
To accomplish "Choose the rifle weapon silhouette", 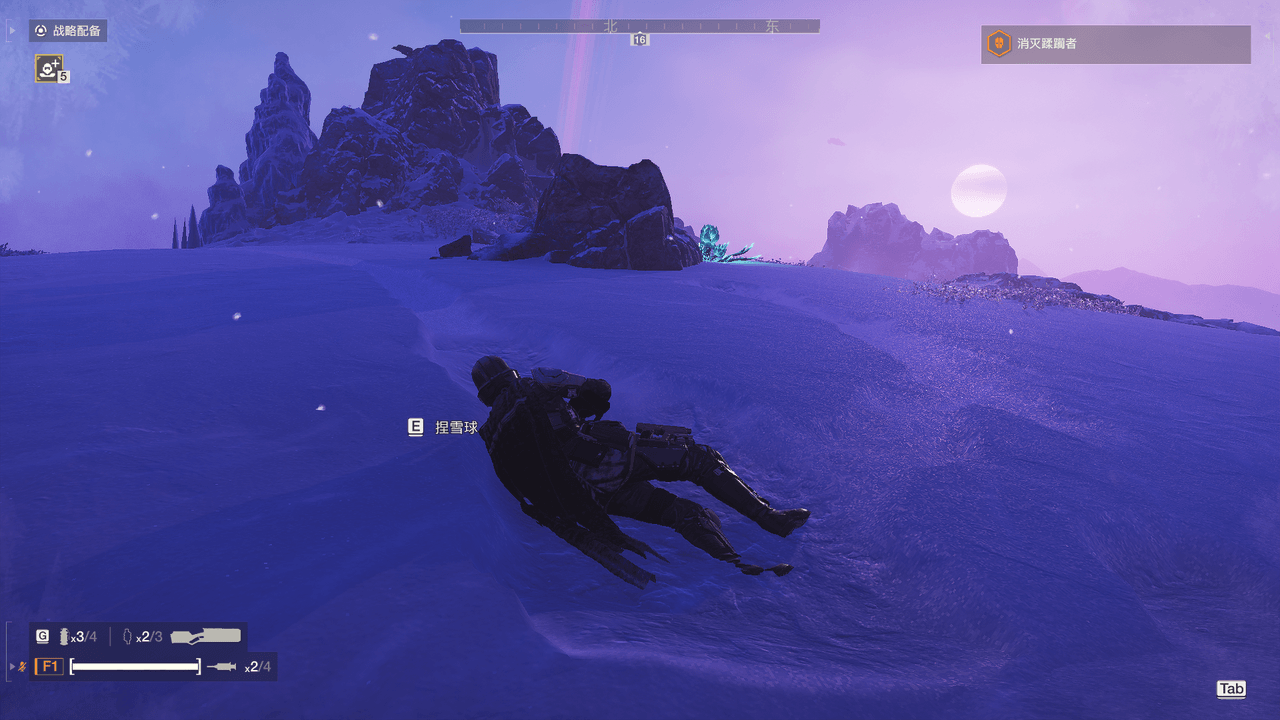I will click(x=206, y=636).
